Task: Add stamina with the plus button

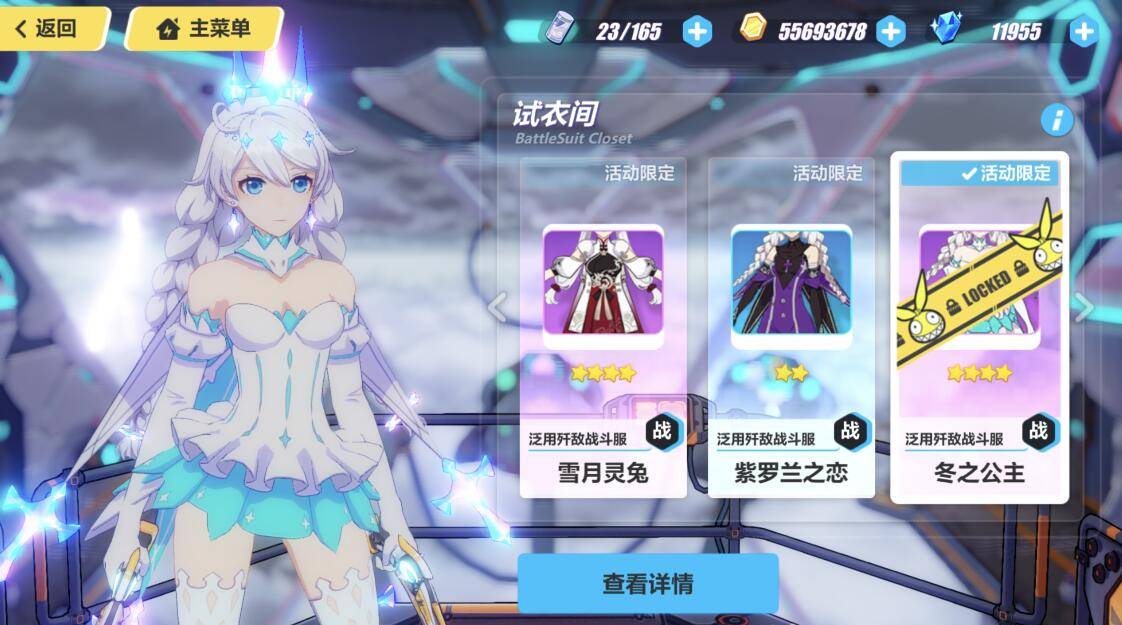Action: tap(697, 31)
